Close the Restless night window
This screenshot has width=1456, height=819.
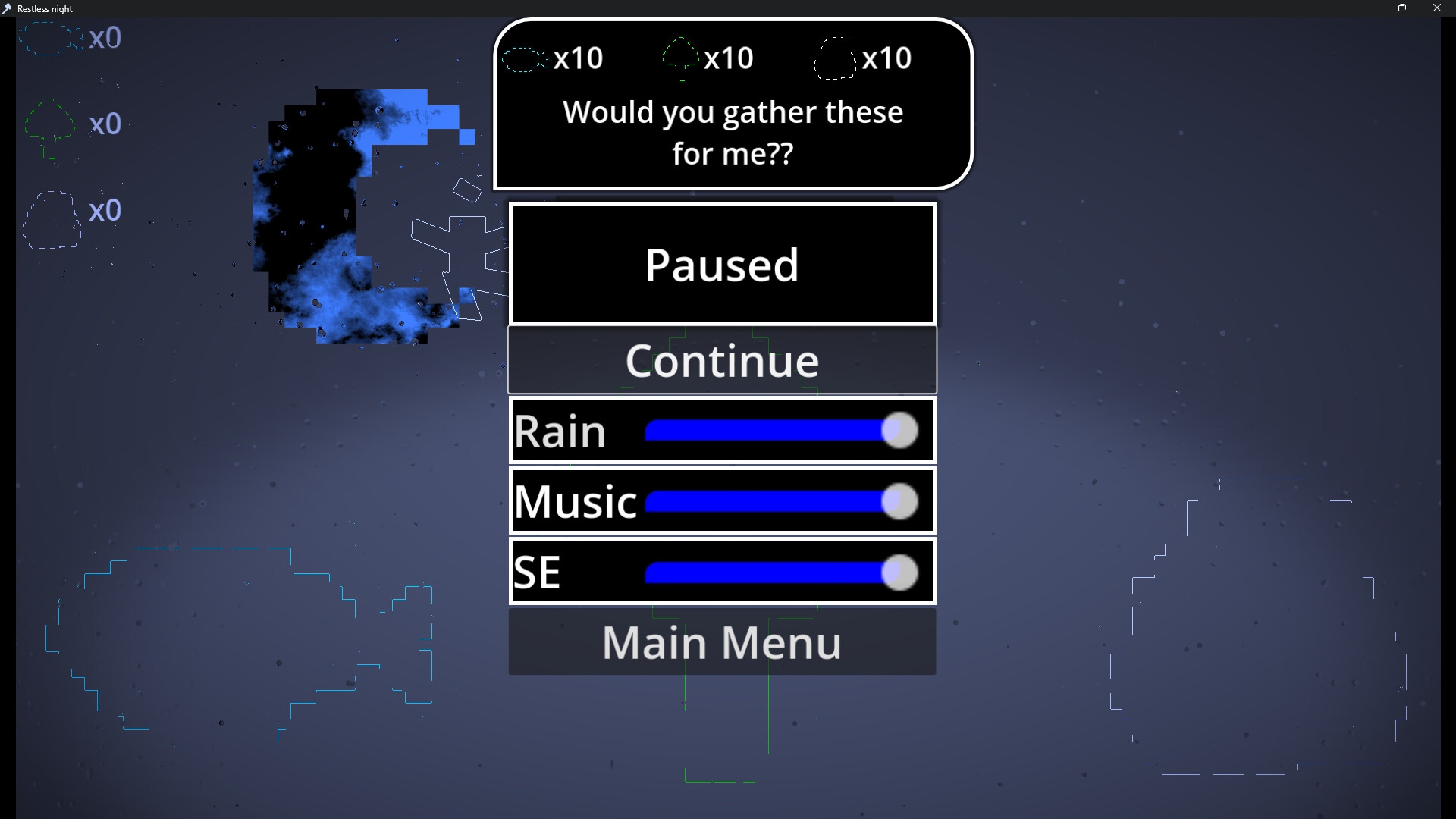pyautogui.click(x=1436, y=8)
